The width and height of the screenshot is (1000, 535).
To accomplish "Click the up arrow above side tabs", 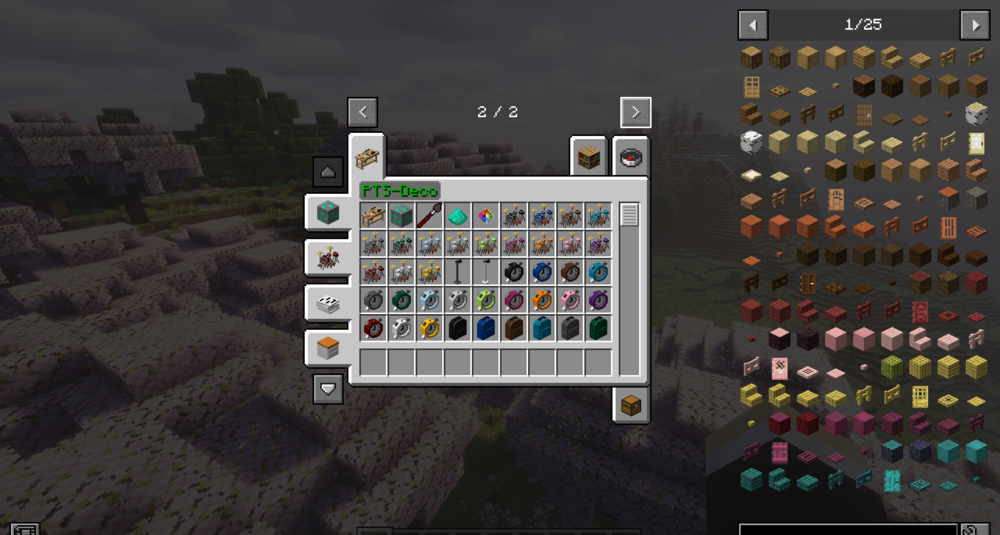I will pyautogui.click(x=328, y=171).
